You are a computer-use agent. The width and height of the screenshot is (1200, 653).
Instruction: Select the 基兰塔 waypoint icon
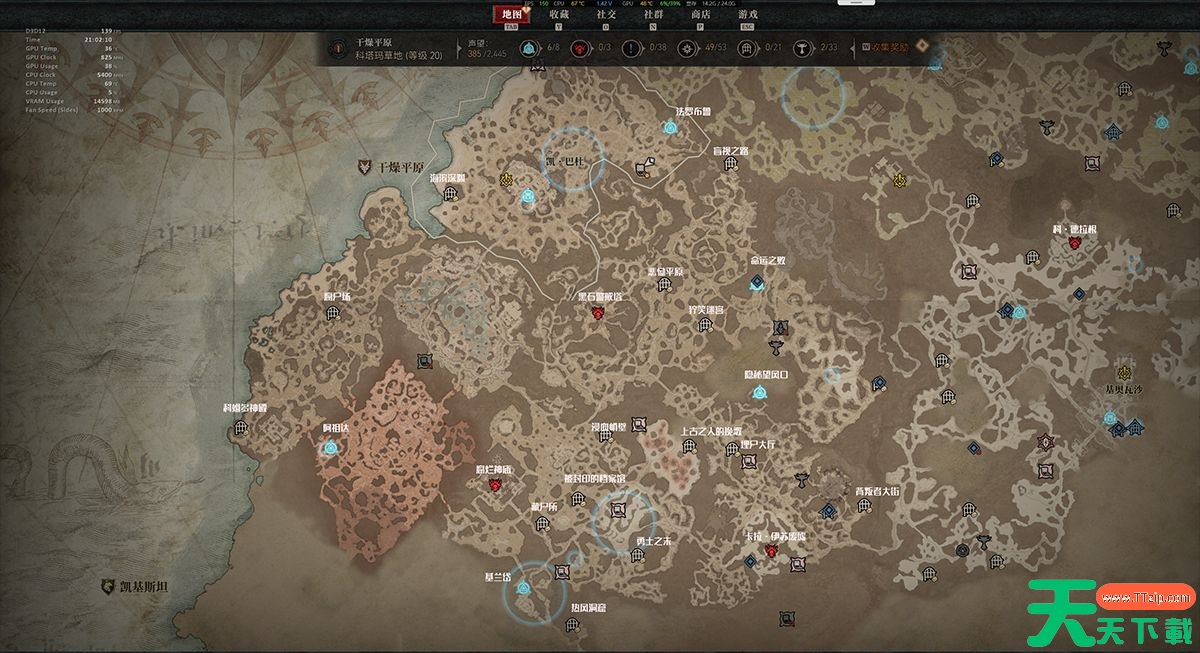[520, 588]
